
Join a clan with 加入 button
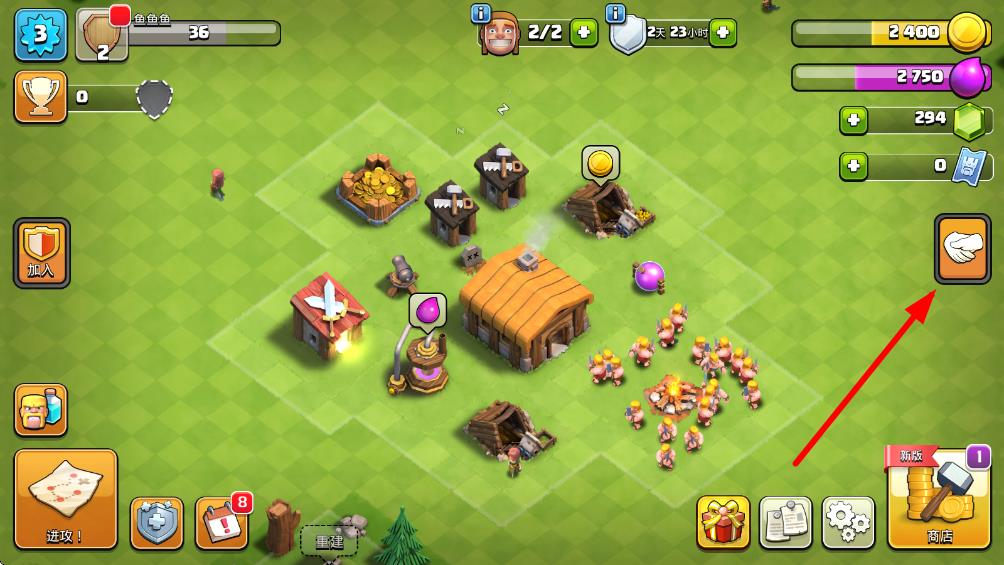(41, 252)
